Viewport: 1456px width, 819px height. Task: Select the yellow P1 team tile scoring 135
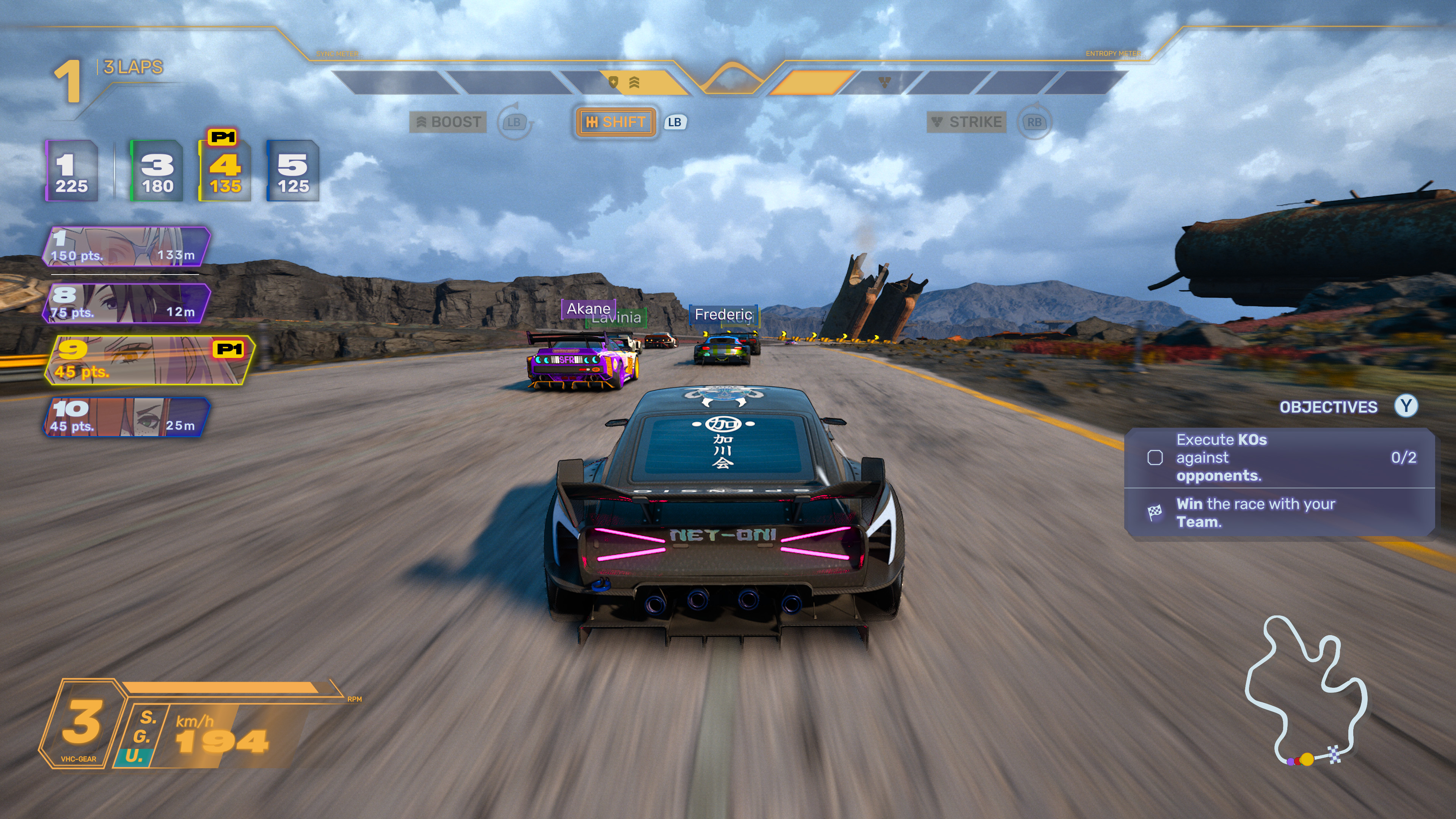point(225,171)
